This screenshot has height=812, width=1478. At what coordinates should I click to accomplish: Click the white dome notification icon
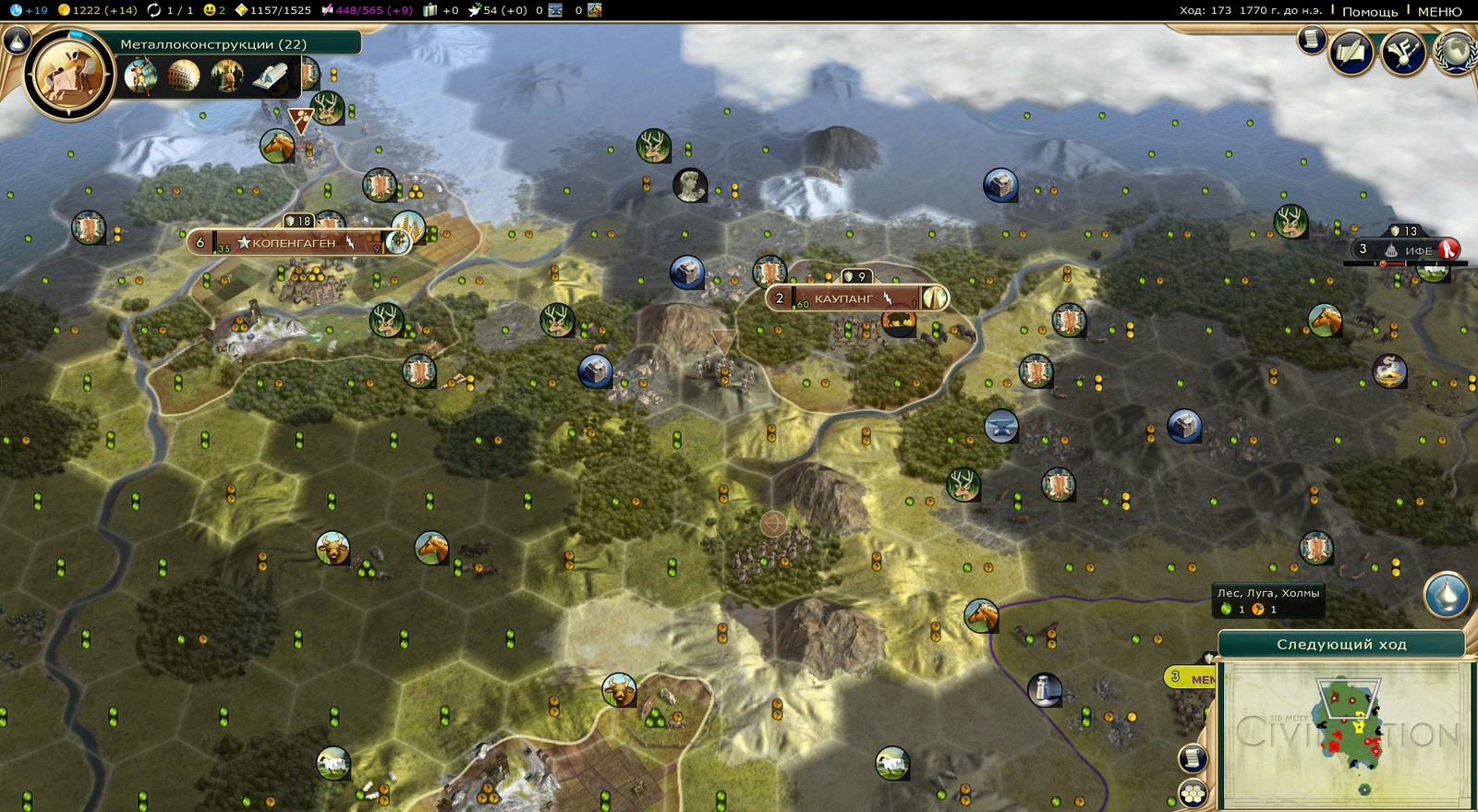coord(1446,594)
